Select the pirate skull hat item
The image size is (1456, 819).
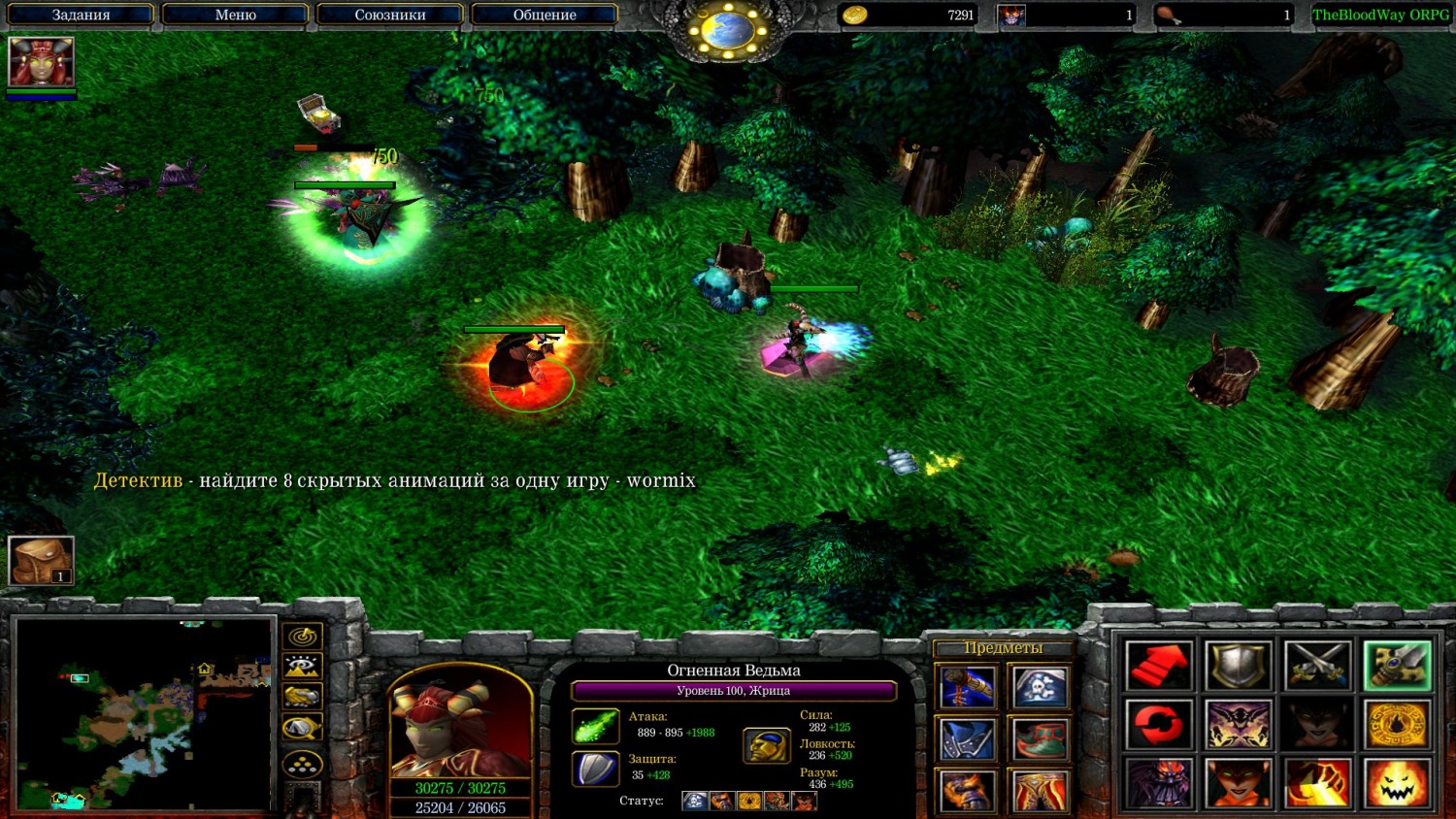click(x=1040, y=687)
